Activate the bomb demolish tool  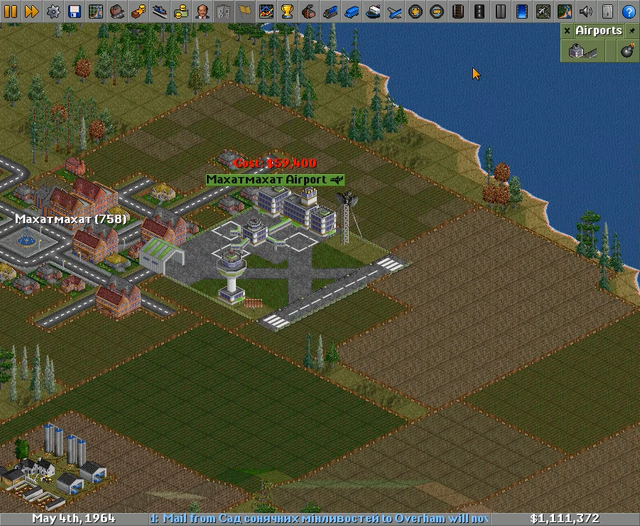[x=627, y=50]
